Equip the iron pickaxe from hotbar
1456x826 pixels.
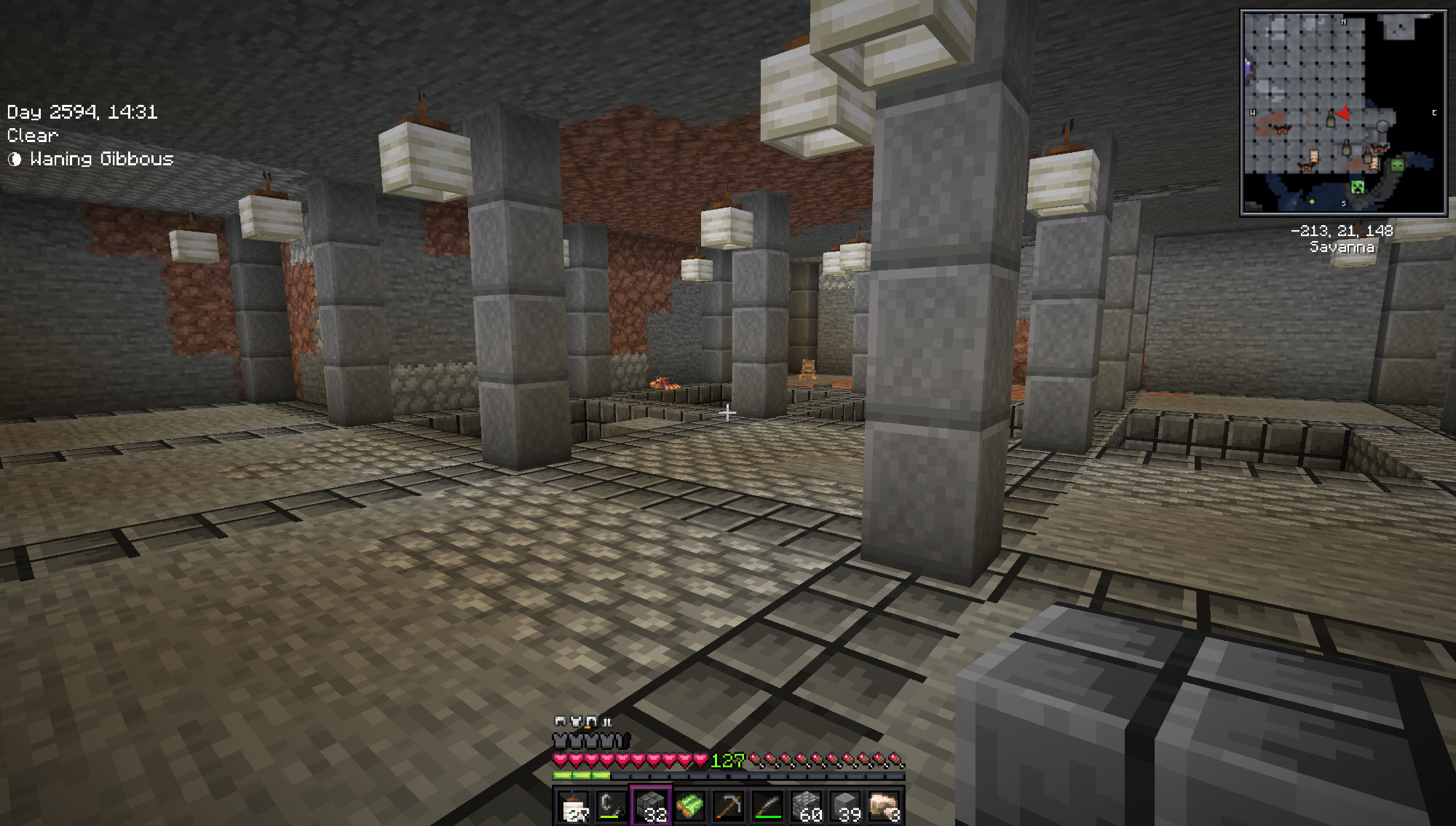(728, 807)
